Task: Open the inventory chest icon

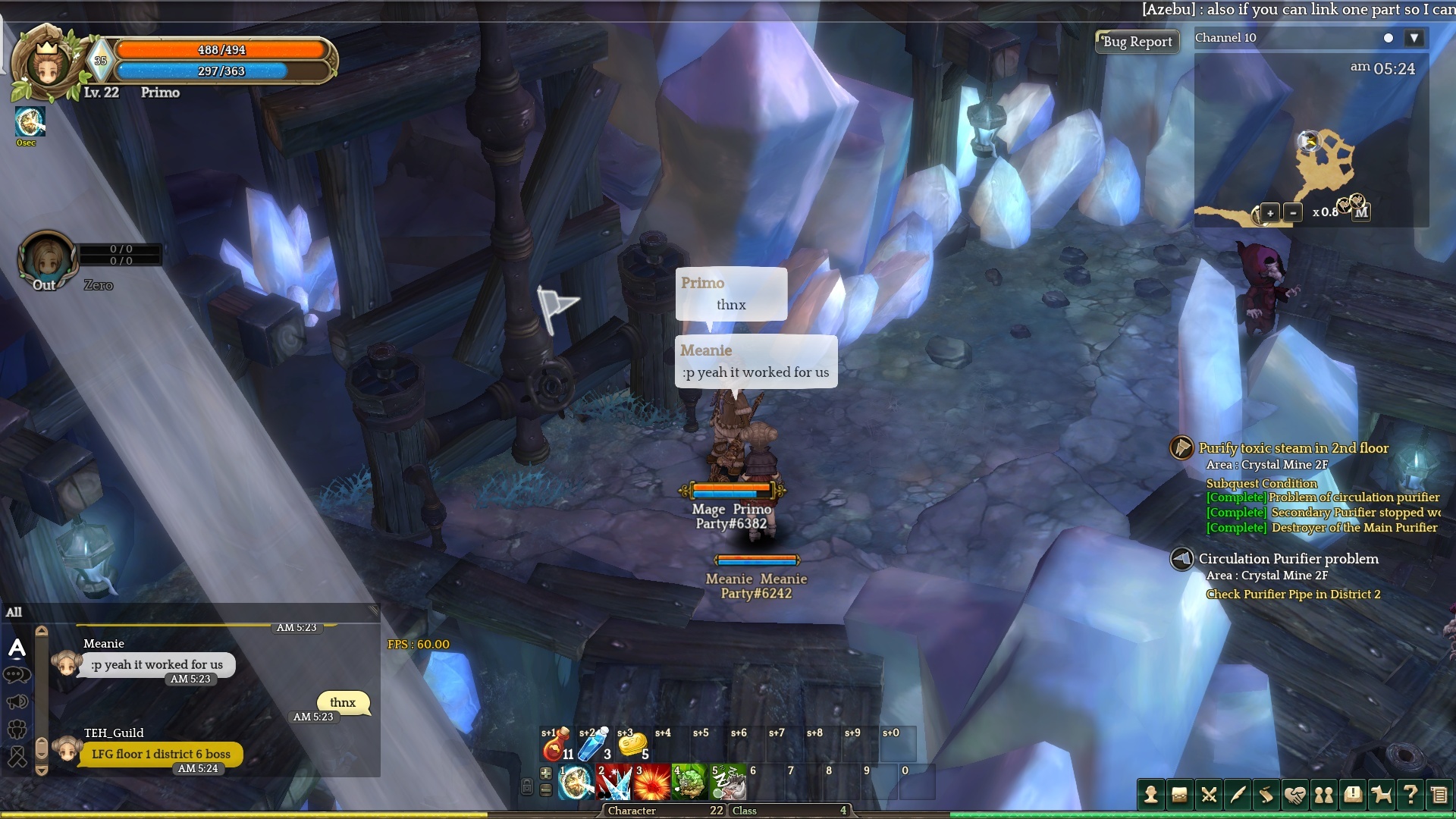Action: pos(1179,794)
